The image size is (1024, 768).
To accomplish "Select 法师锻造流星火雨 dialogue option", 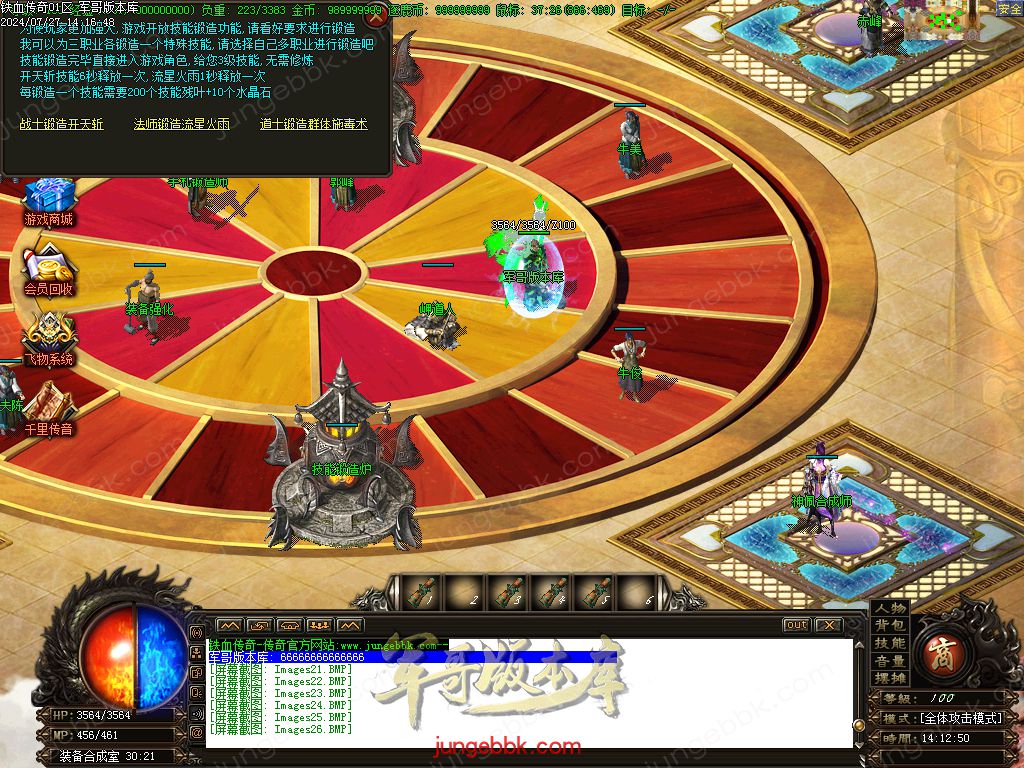I will (x=182, y=124).
